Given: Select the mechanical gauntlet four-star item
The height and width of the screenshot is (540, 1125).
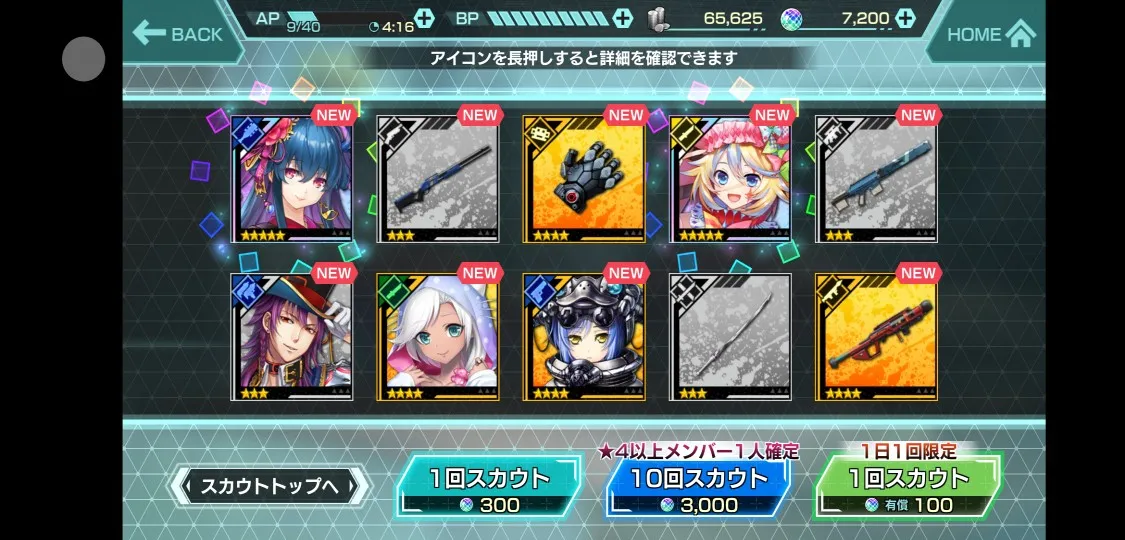Looking at the screenshot, I should point(584,179).
